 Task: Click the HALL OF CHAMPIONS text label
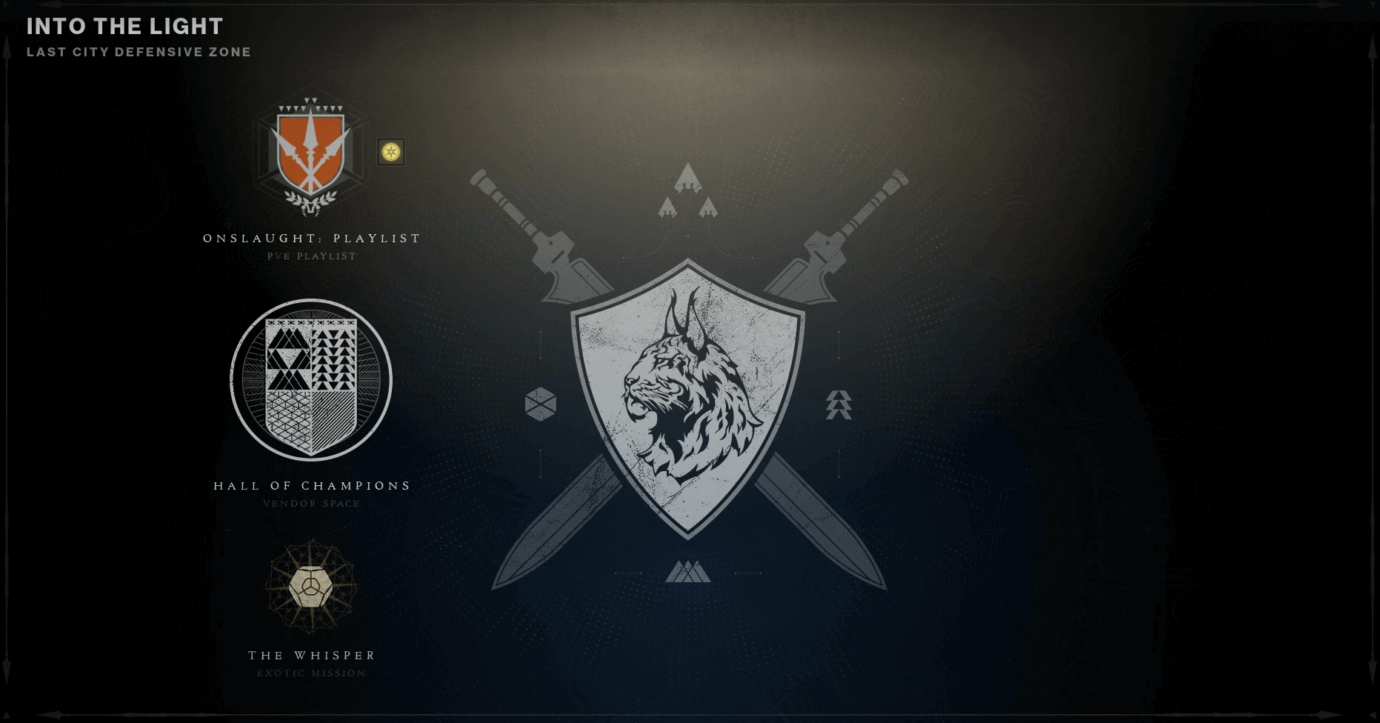[311, 485]
